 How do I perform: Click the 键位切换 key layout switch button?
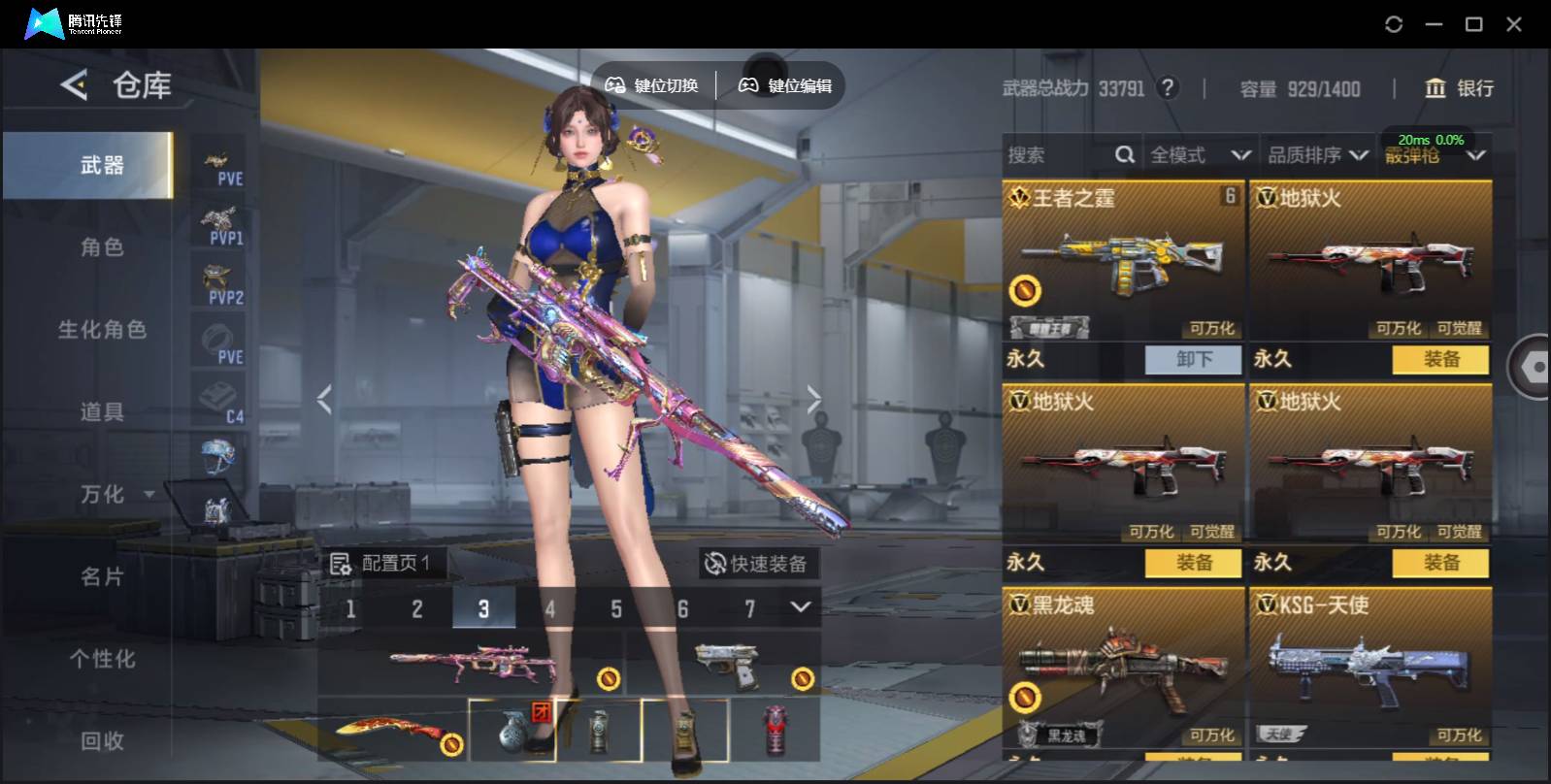[x=652, y=85]
